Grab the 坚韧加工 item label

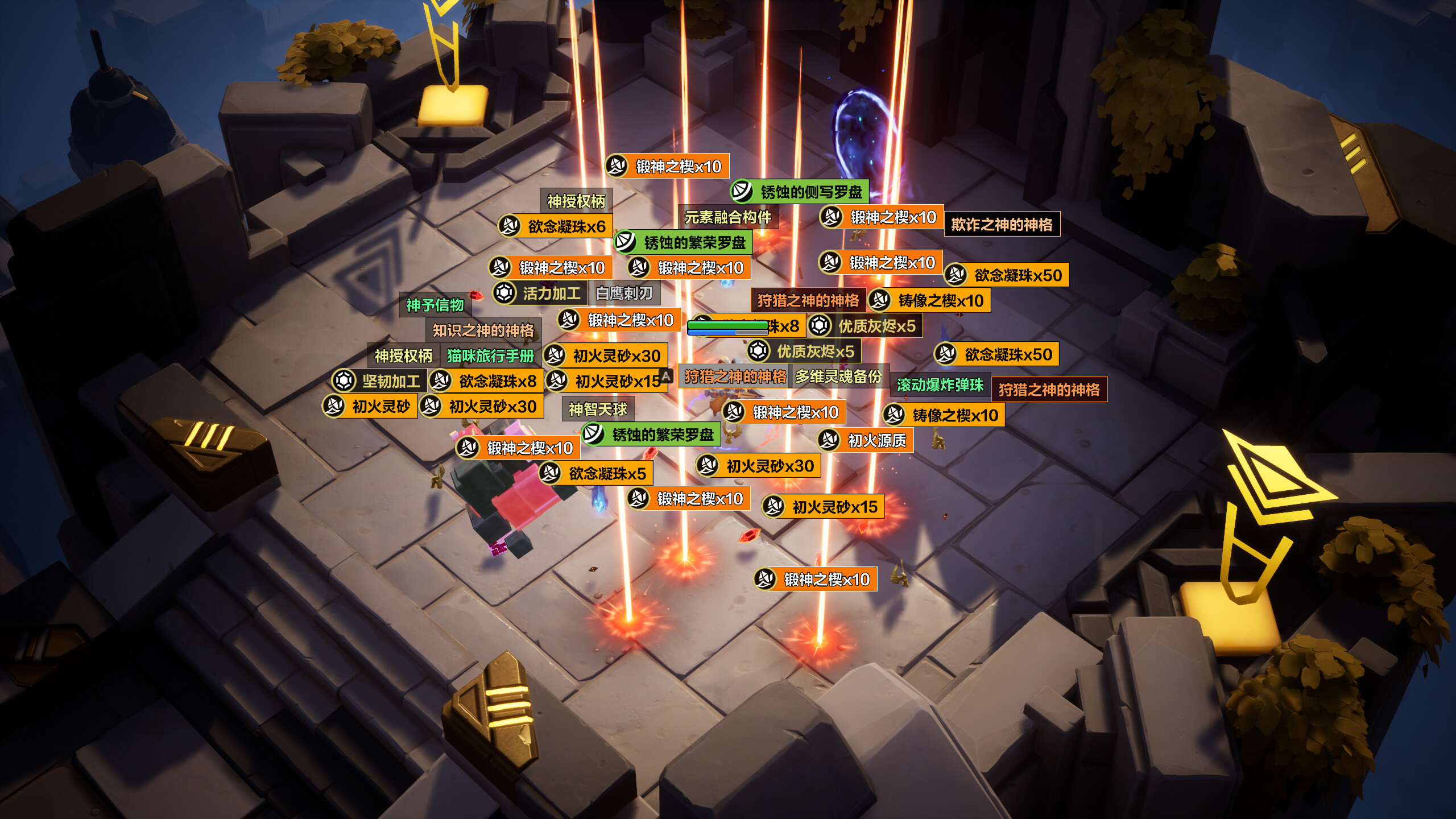point(390,381)
